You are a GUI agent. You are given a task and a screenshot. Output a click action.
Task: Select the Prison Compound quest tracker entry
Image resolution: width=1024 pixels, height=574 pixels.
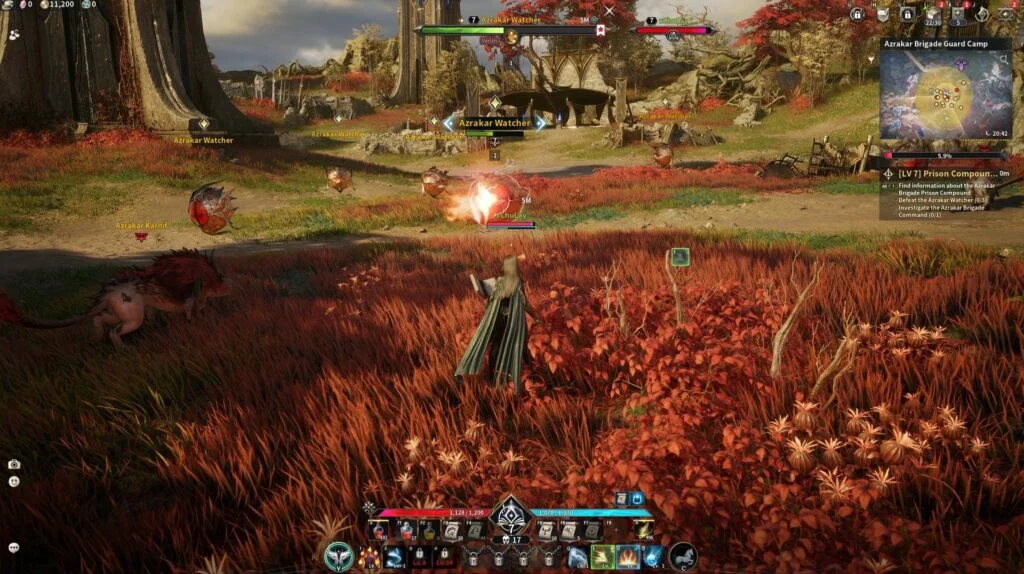coord(947,173)
